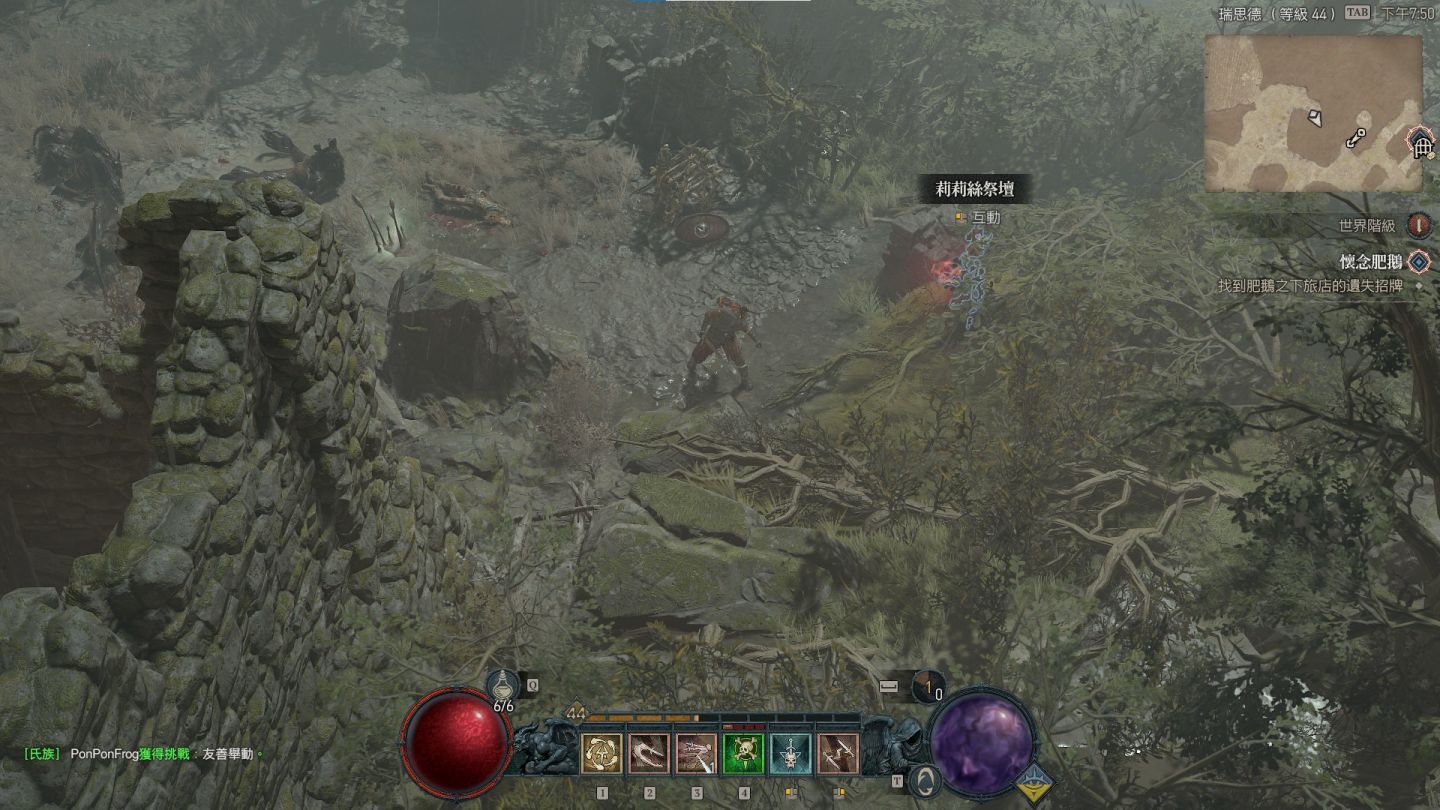Viewport: 1440px width, 810px height.
Task: Click the horse mount icon above the purple orb
Action: [x=927, y=687]
